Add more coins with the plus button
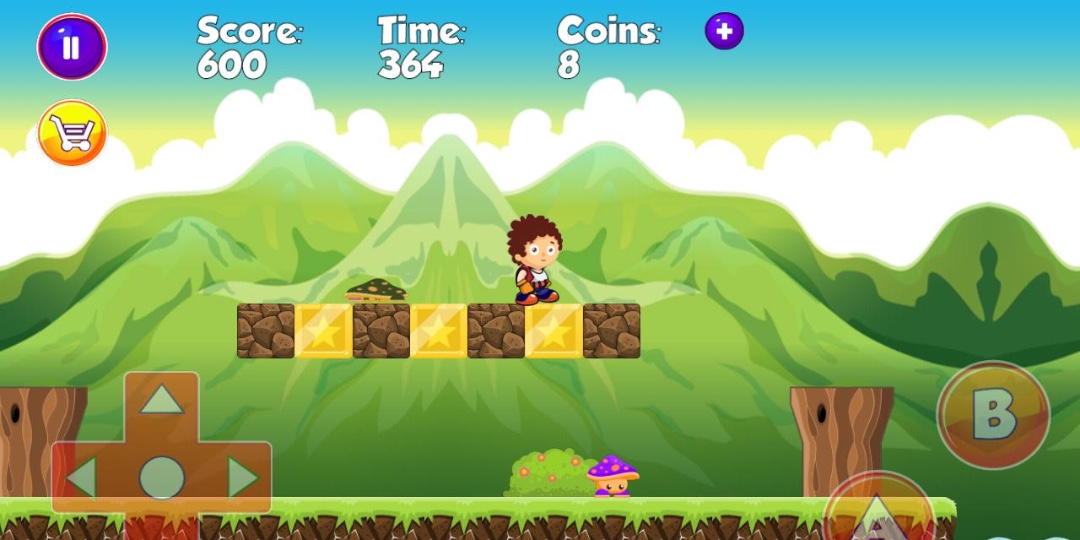 724,31
